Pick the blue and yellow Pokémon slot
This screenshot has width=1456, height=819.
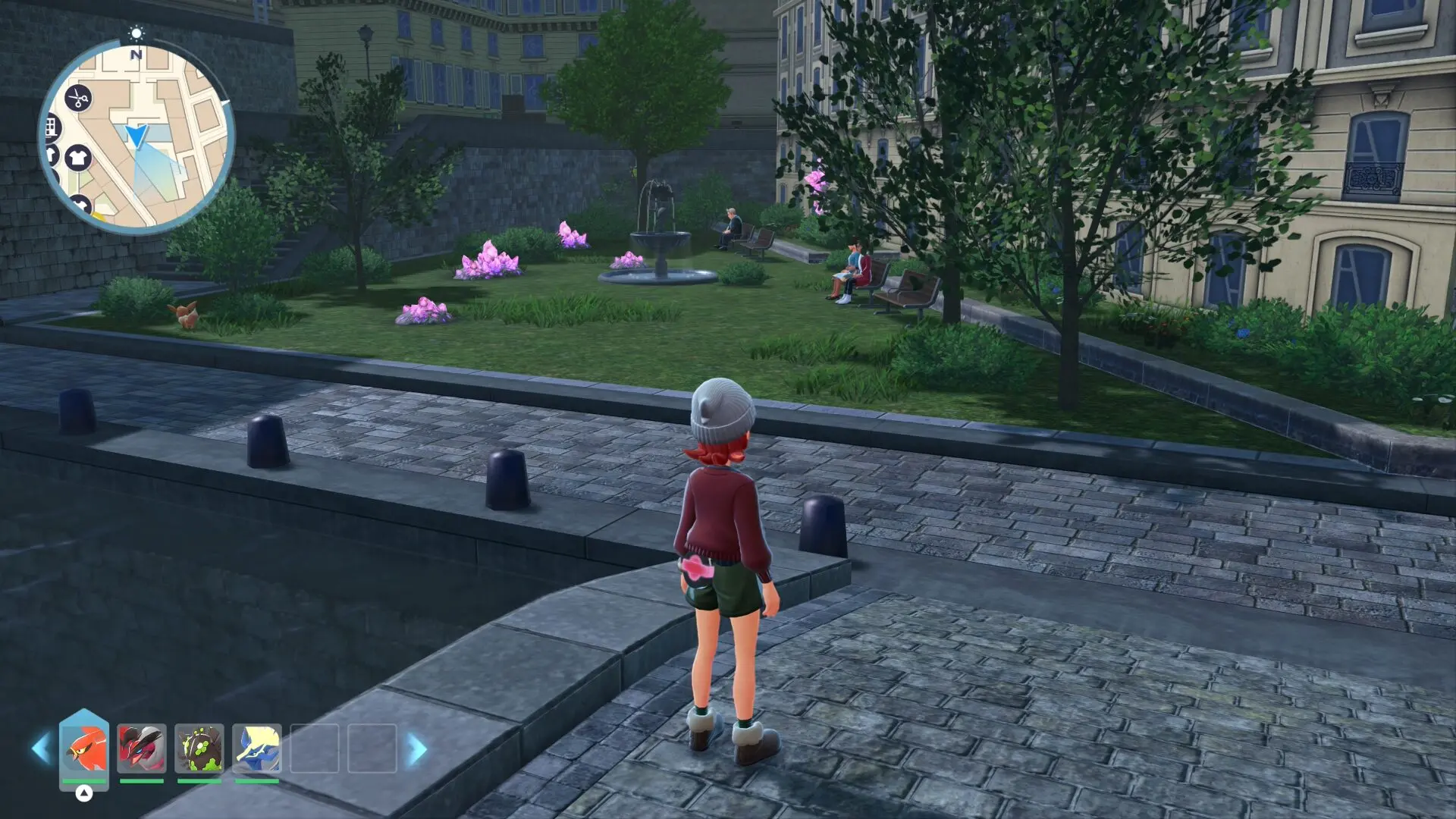tap(257, 748)
